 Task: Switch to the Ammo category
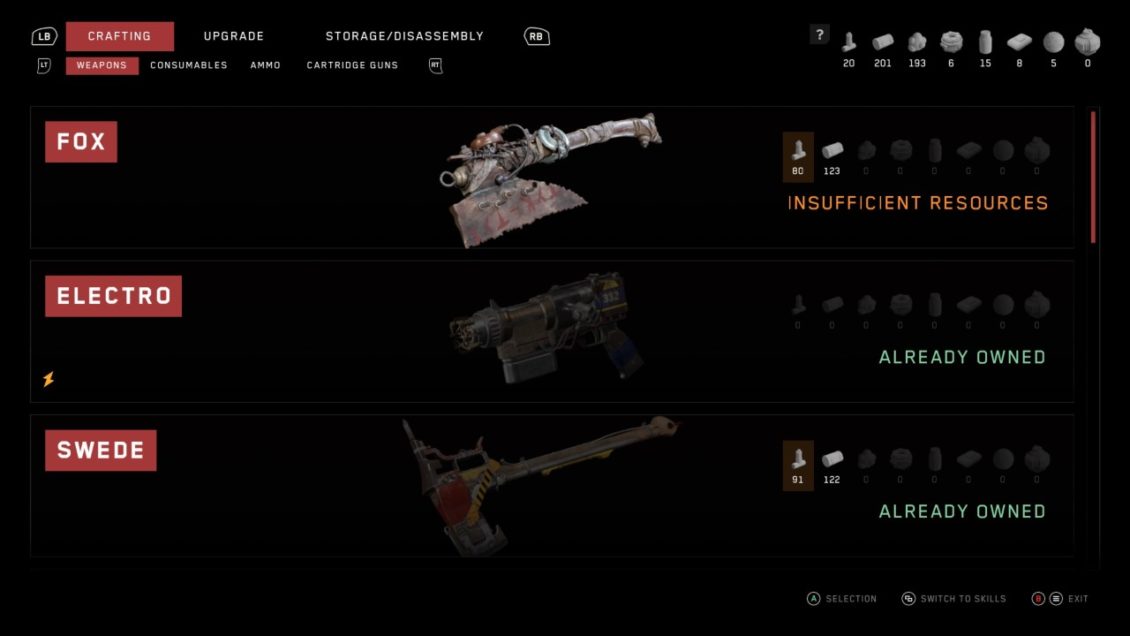tap(265, 66)
